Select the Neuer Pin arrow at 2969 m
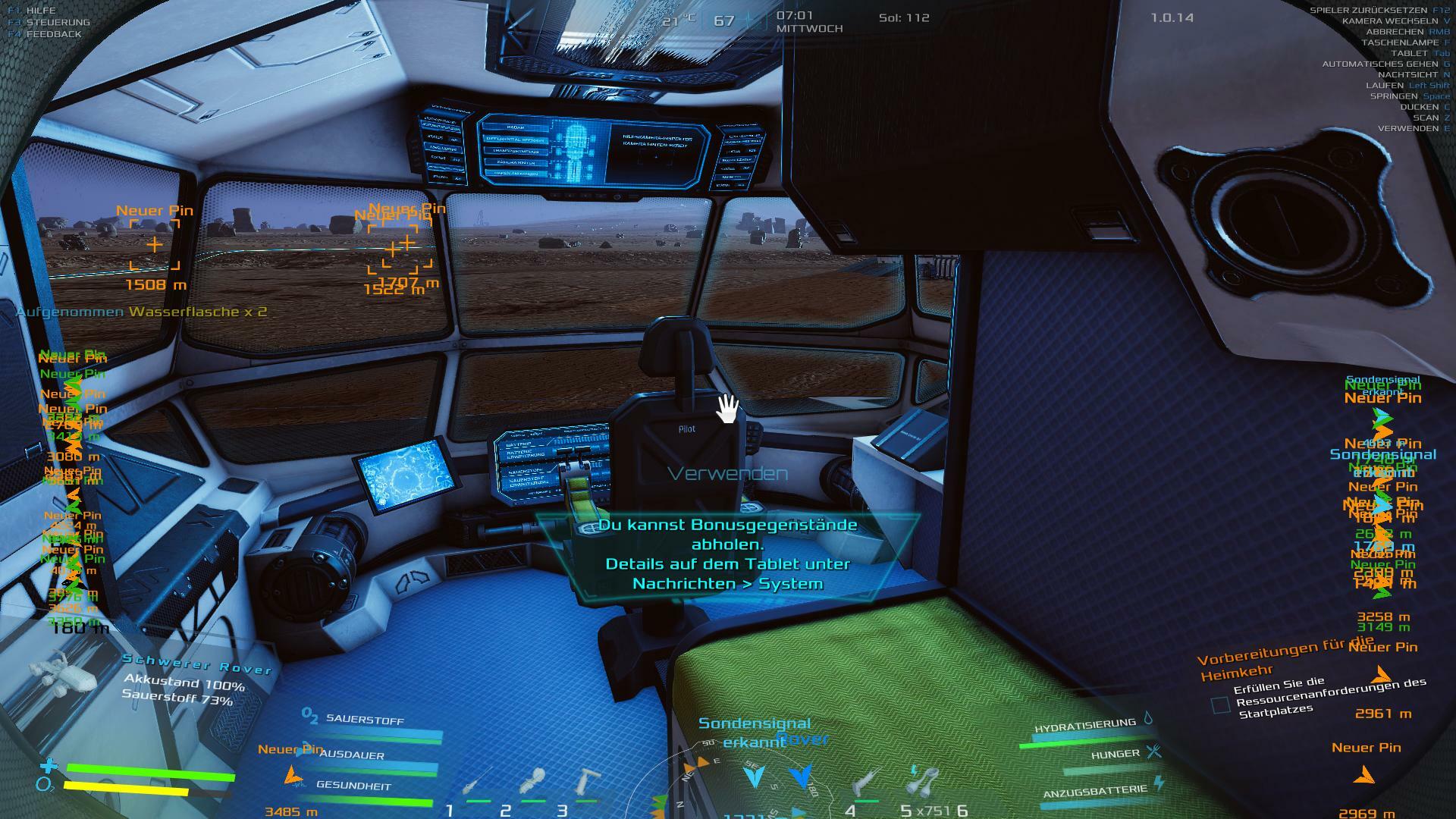1456x819 pixels. tap(1365, 775)
